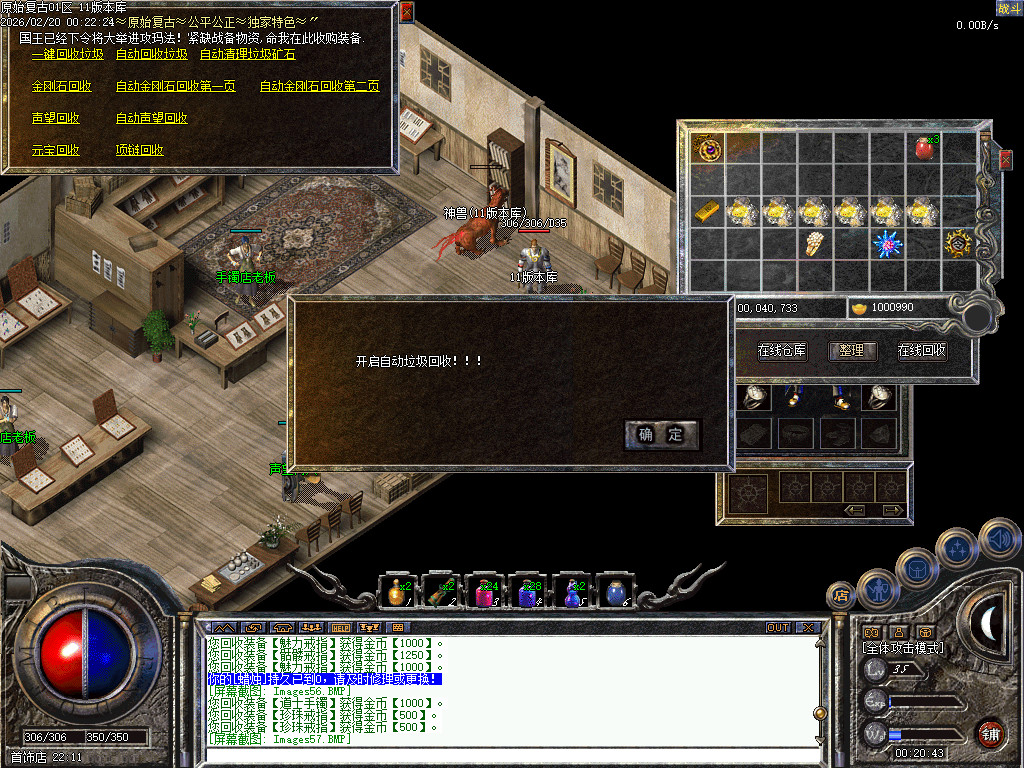Open the red 铺 shop button
1024x768 pixels.
(x=989, y=733)
